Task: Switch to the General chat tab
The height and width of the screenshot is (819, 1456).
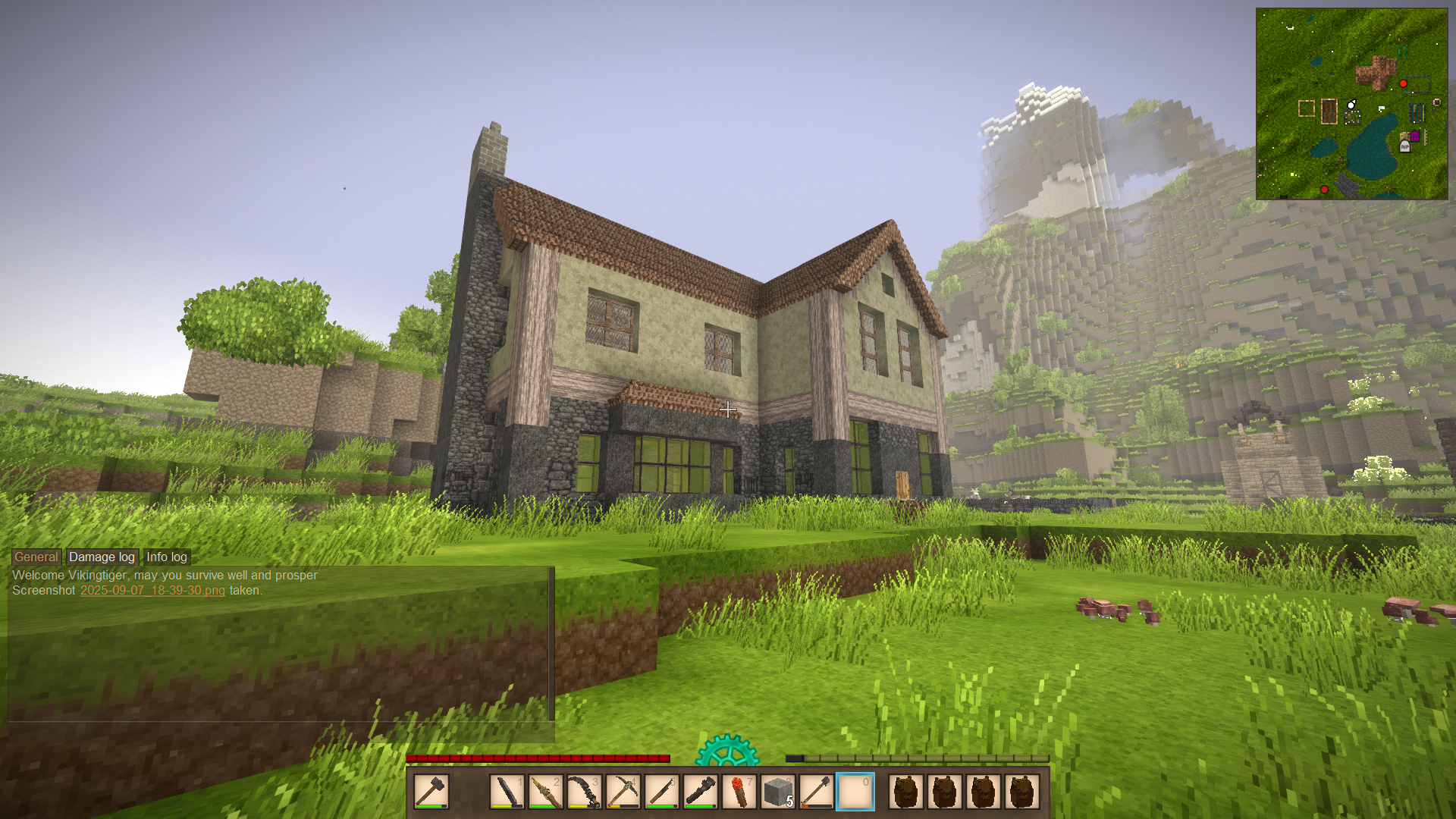Action: click(x=36, y=557)
